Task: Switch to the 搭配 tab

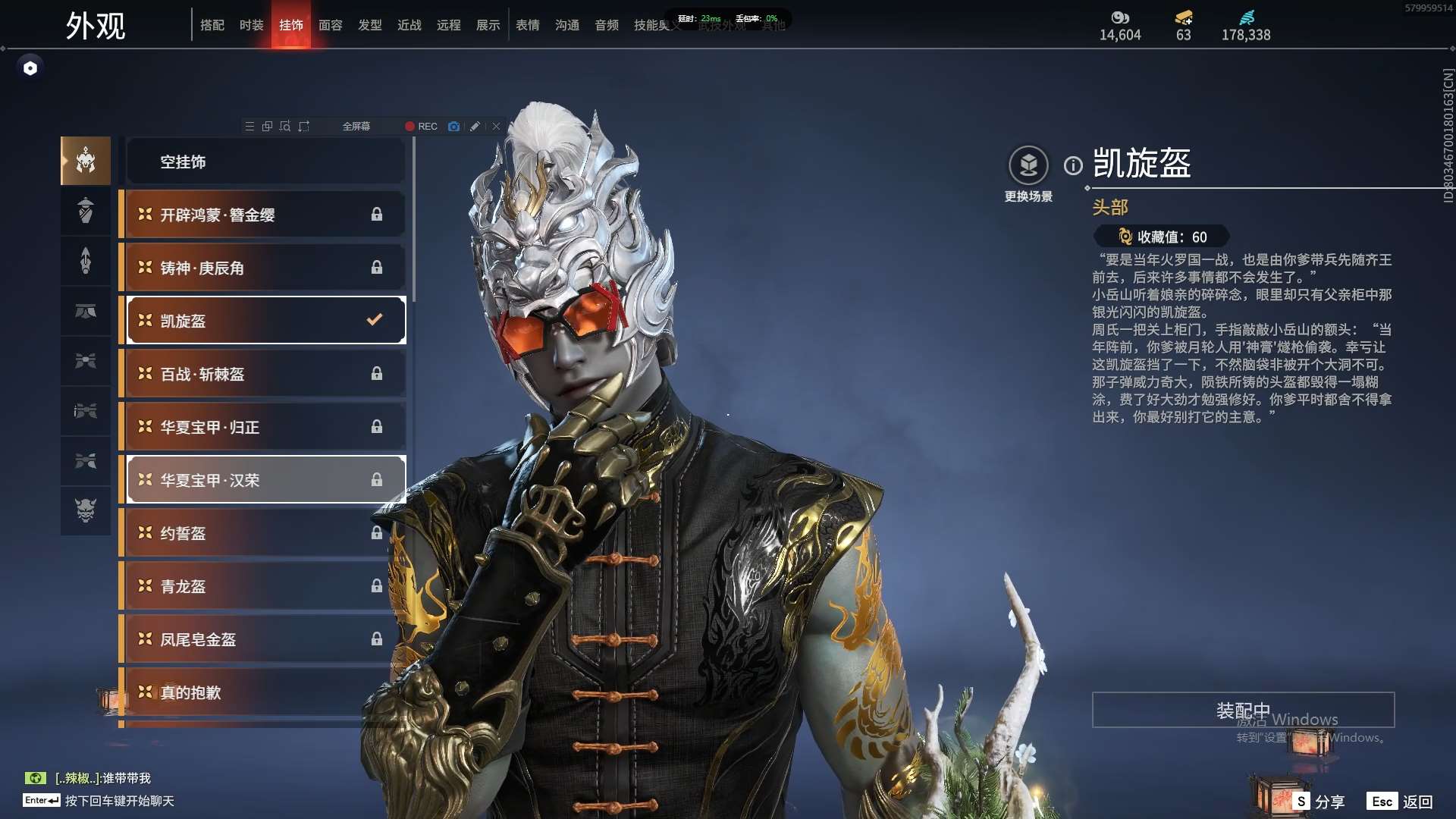Action: (x=212, y=25)
